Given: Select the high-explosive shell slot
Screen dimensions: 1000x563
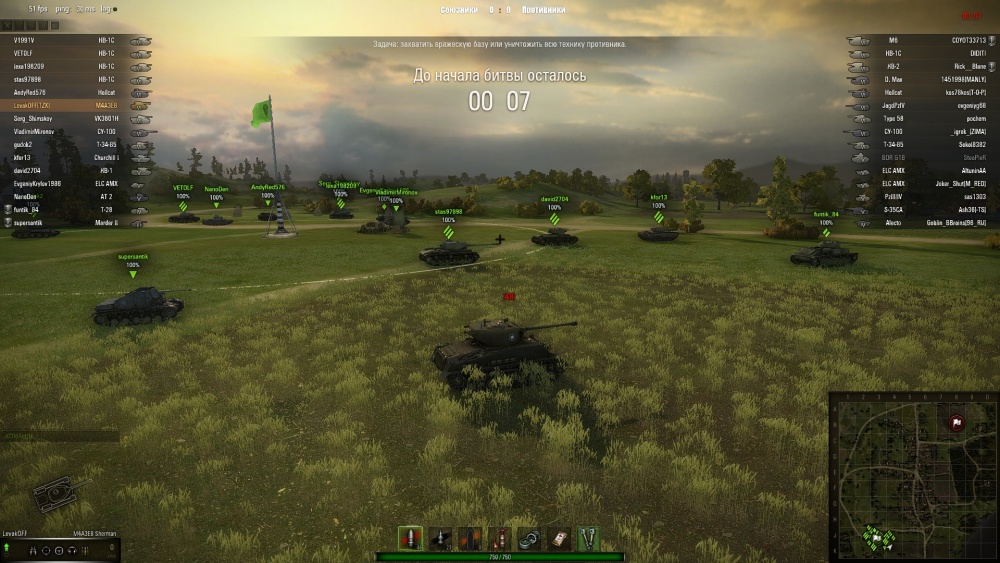Looking at the screenshot, I should coord(470,538).
